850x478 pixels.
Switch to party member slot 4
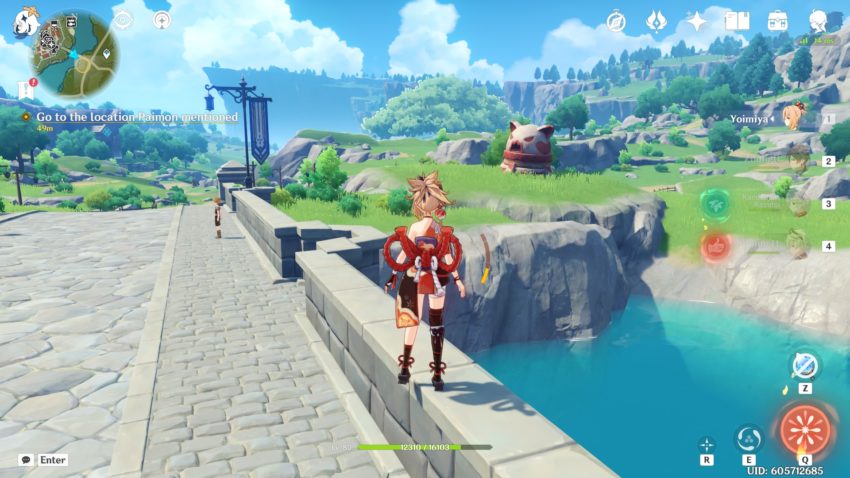(798, 245)
